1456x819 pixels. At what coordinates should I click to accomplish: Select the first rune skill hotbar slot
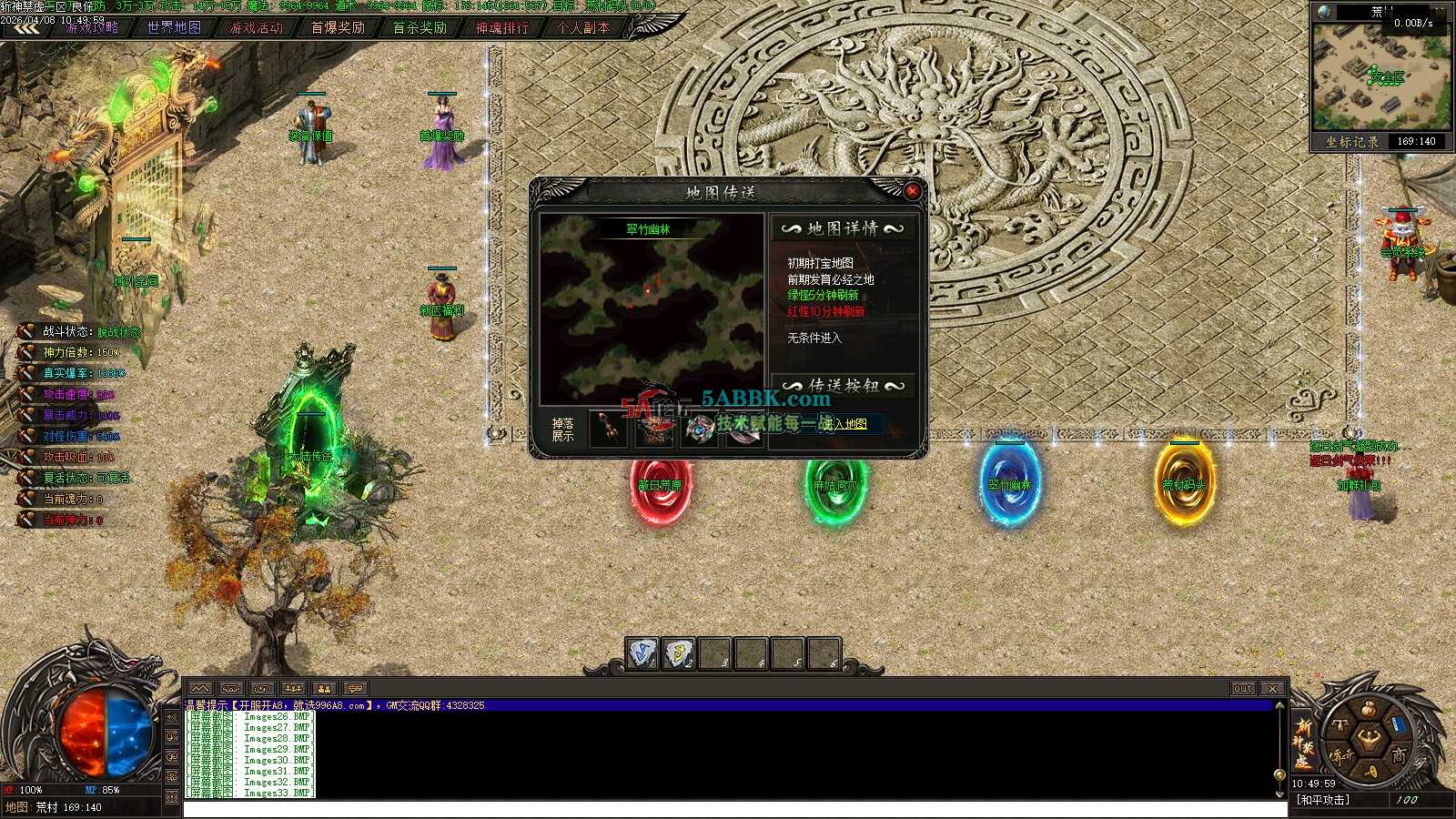(642, 653)
